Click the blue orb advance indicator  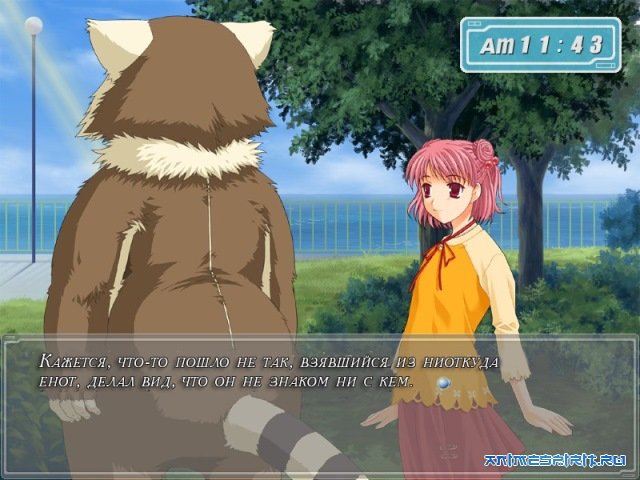(443, 383)
